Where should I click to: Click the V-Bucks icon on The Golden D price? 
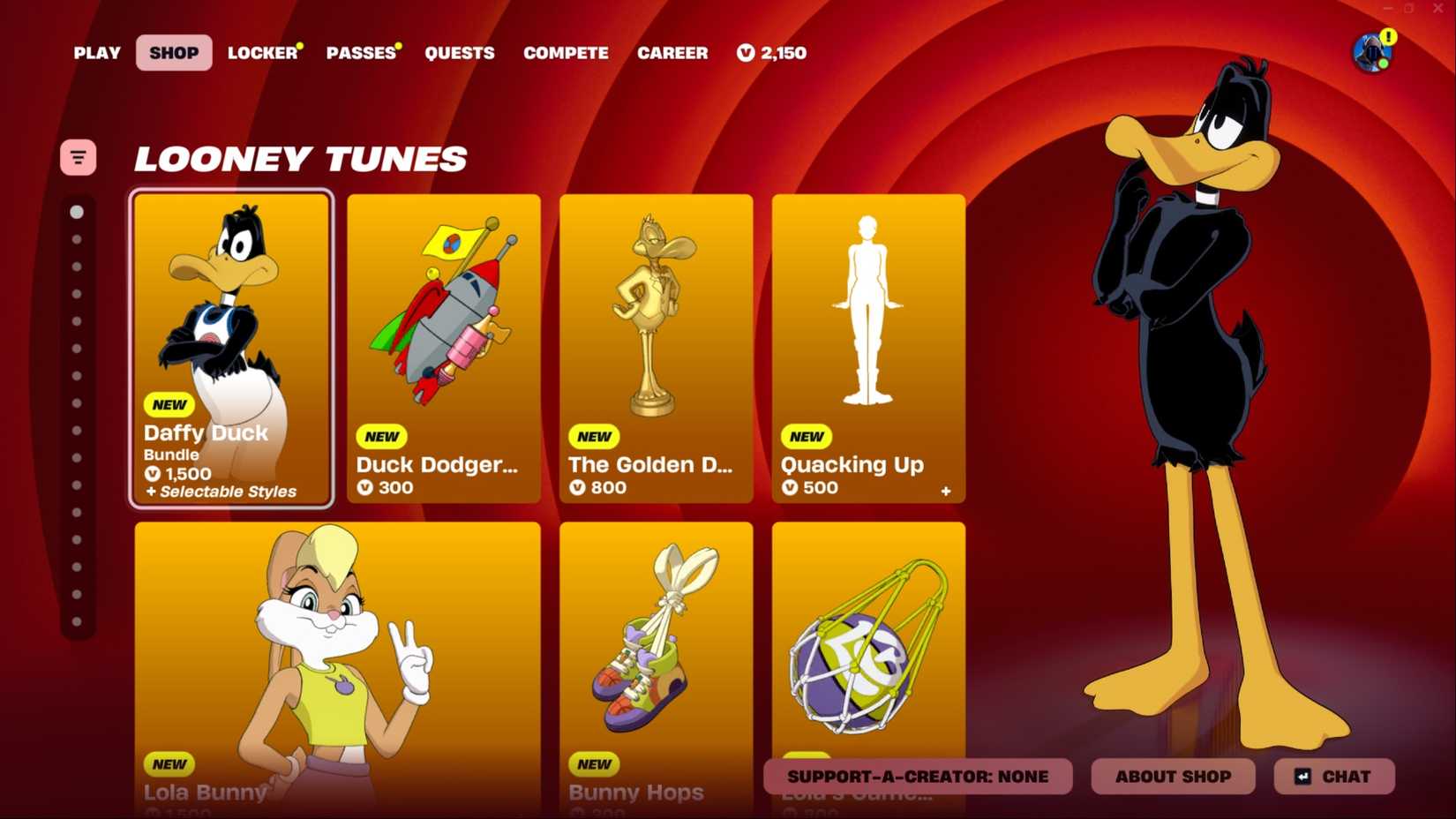click(x=579, y=488)
